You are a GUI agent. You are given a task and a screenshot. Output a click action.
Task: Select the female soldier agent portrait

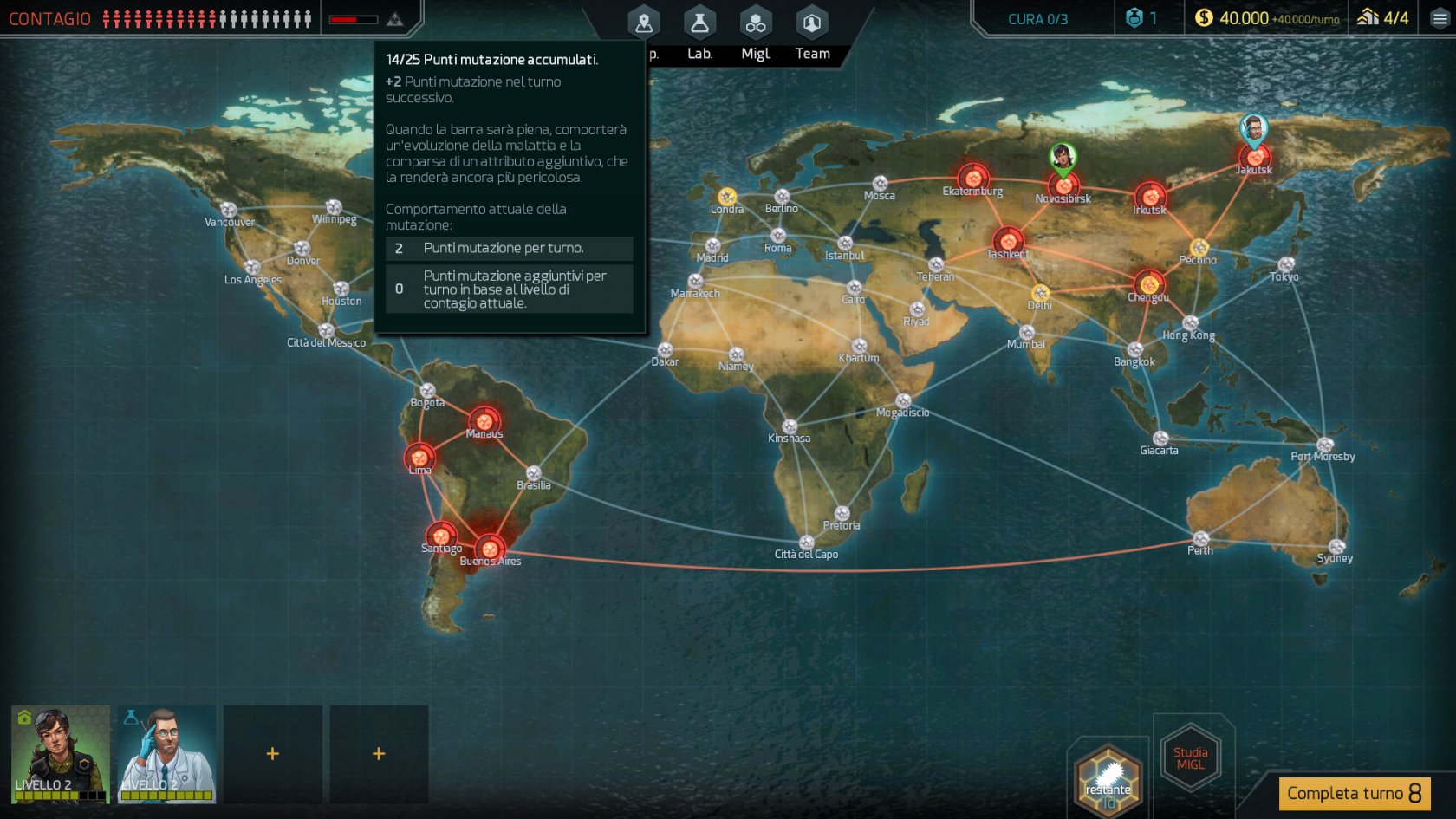point(61,753)
